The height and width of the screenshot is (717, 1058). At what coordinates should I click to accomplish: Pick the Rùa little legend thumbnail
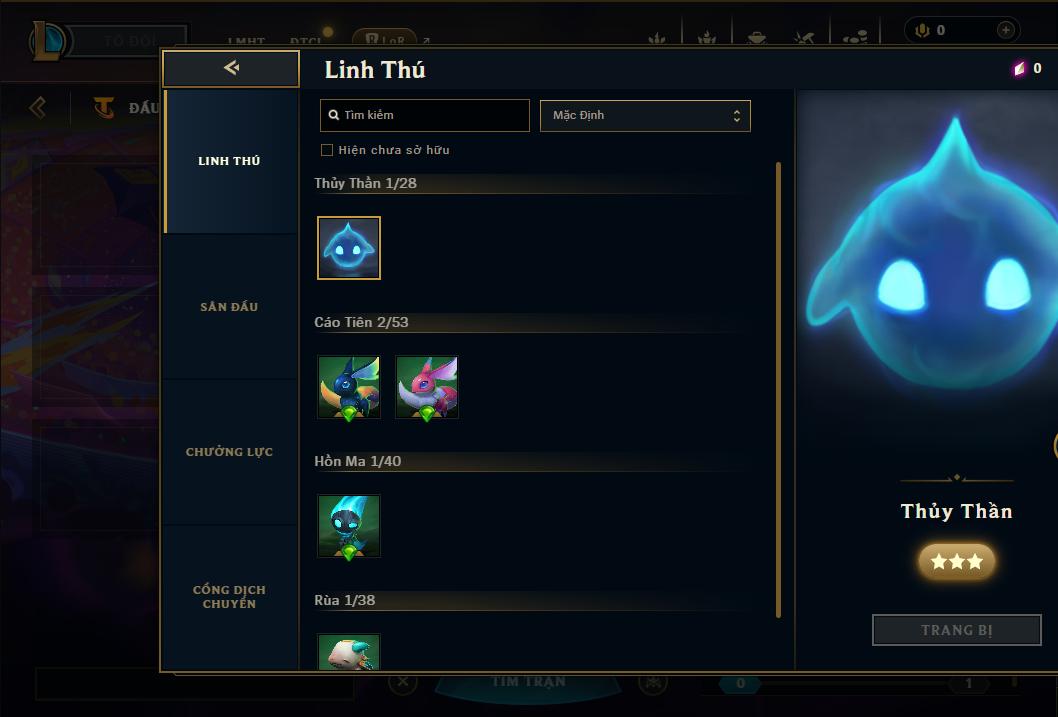point(349,652)
